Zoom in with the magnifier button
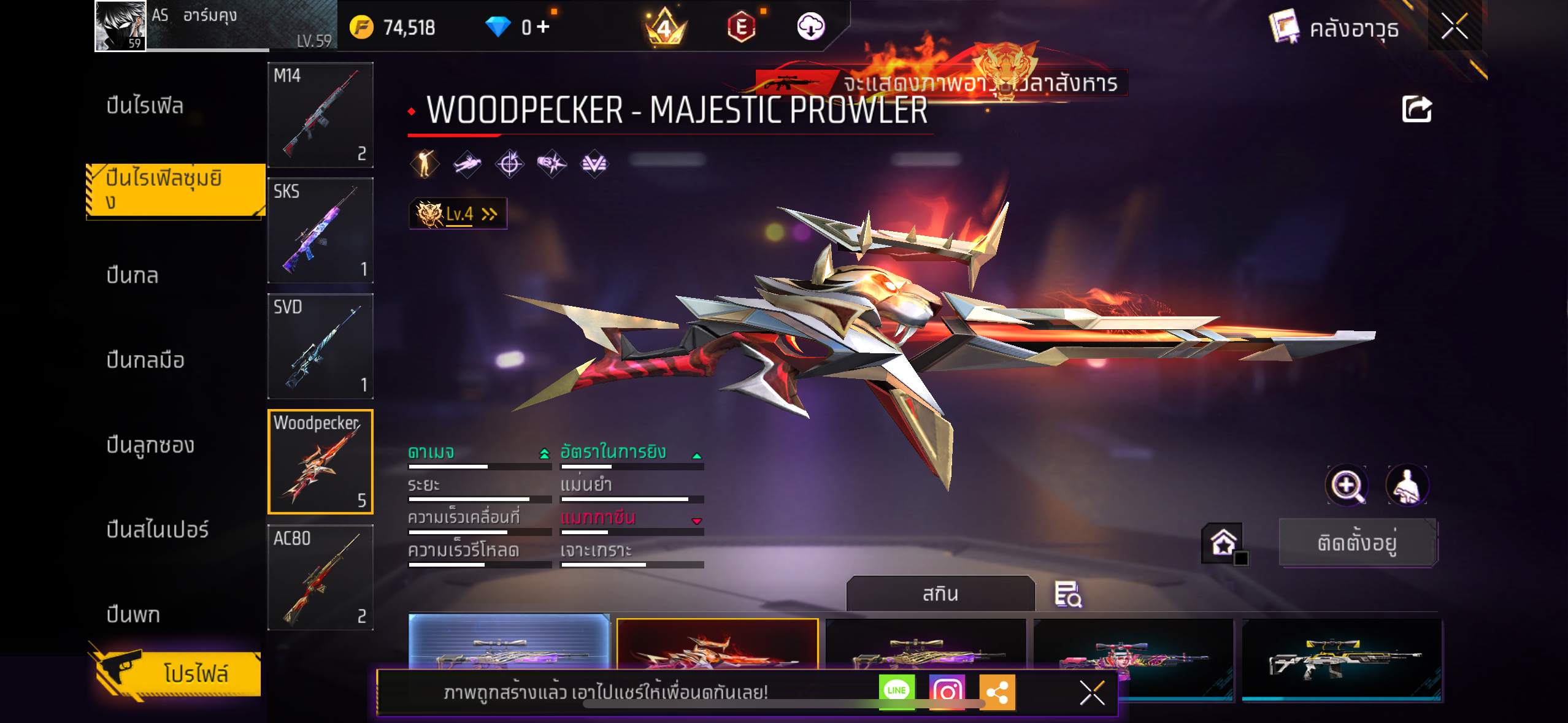The height and width of the screenshot is (723, 1568). coord(1347,486)
